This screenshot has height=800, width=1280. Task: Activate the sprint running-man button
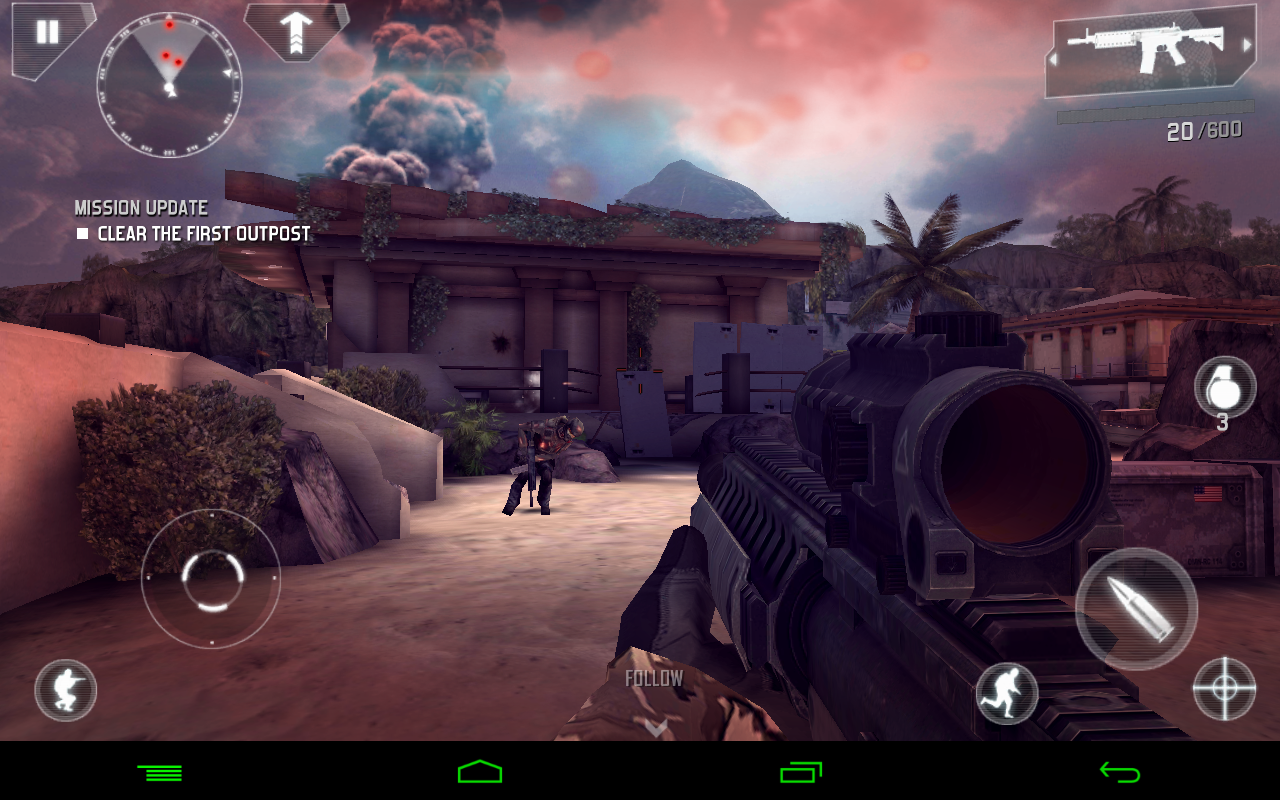point(1007,693)
